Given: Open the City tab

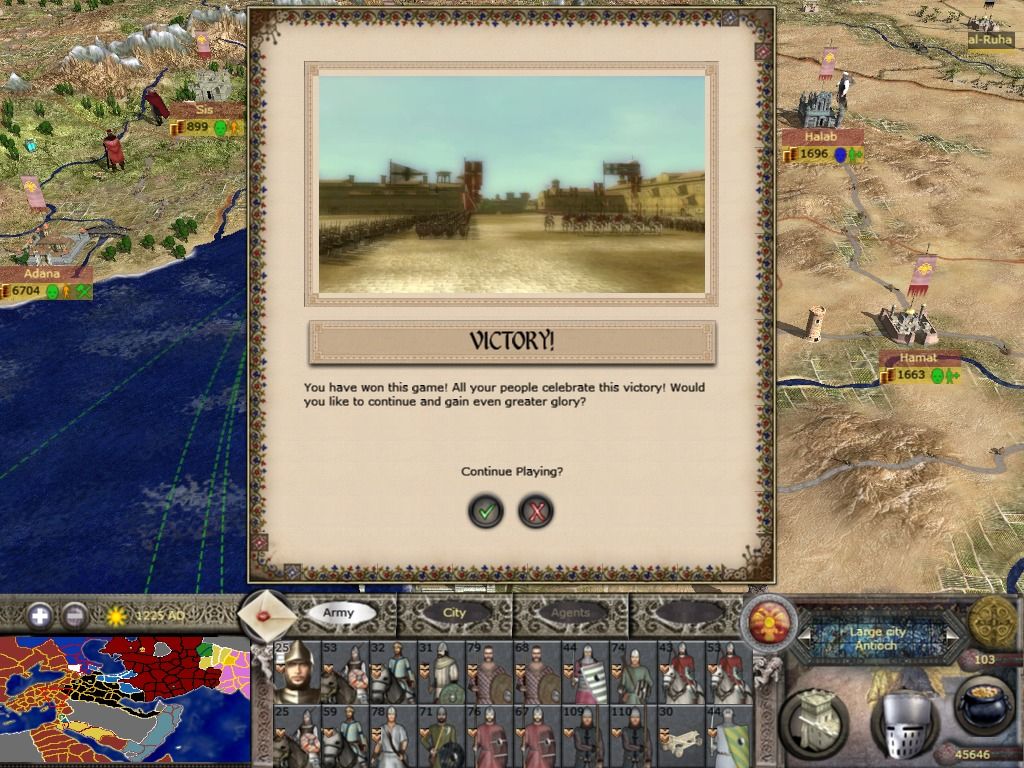Looking at the screenshot, I should coord(455,612).
